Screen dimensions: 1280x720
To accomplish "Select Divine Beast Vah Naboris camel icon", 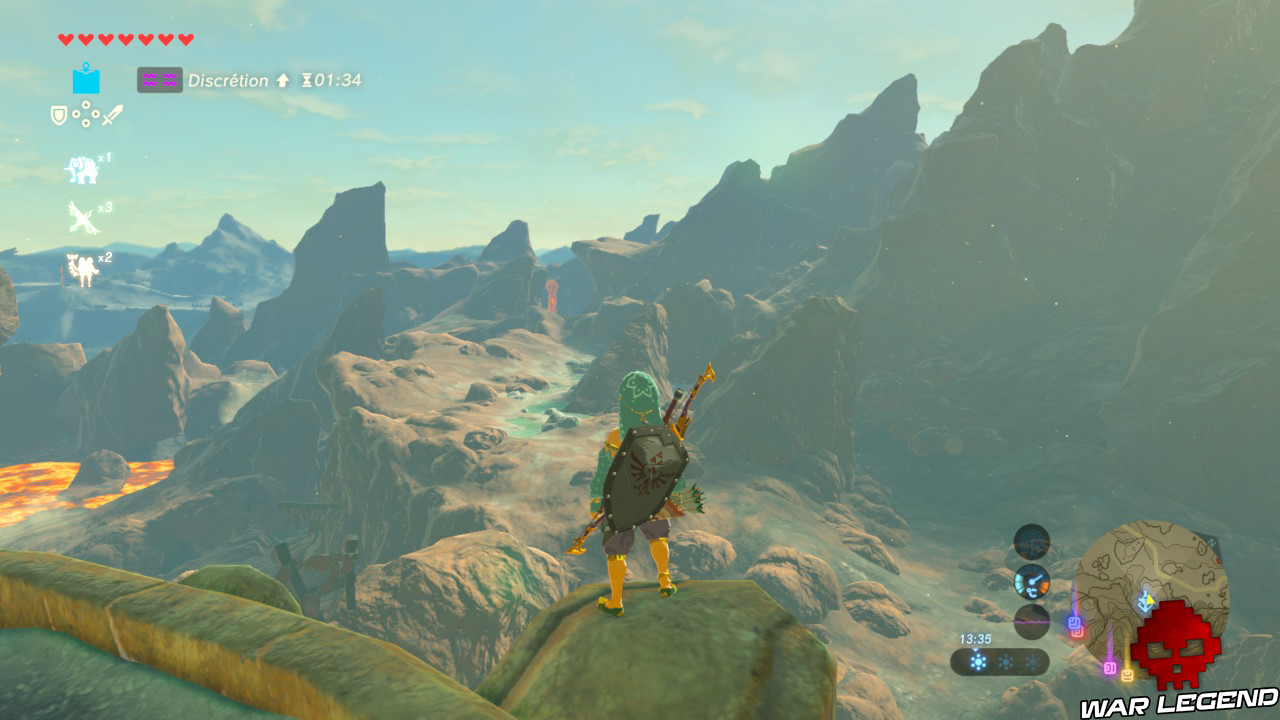I will coord(82,263).
